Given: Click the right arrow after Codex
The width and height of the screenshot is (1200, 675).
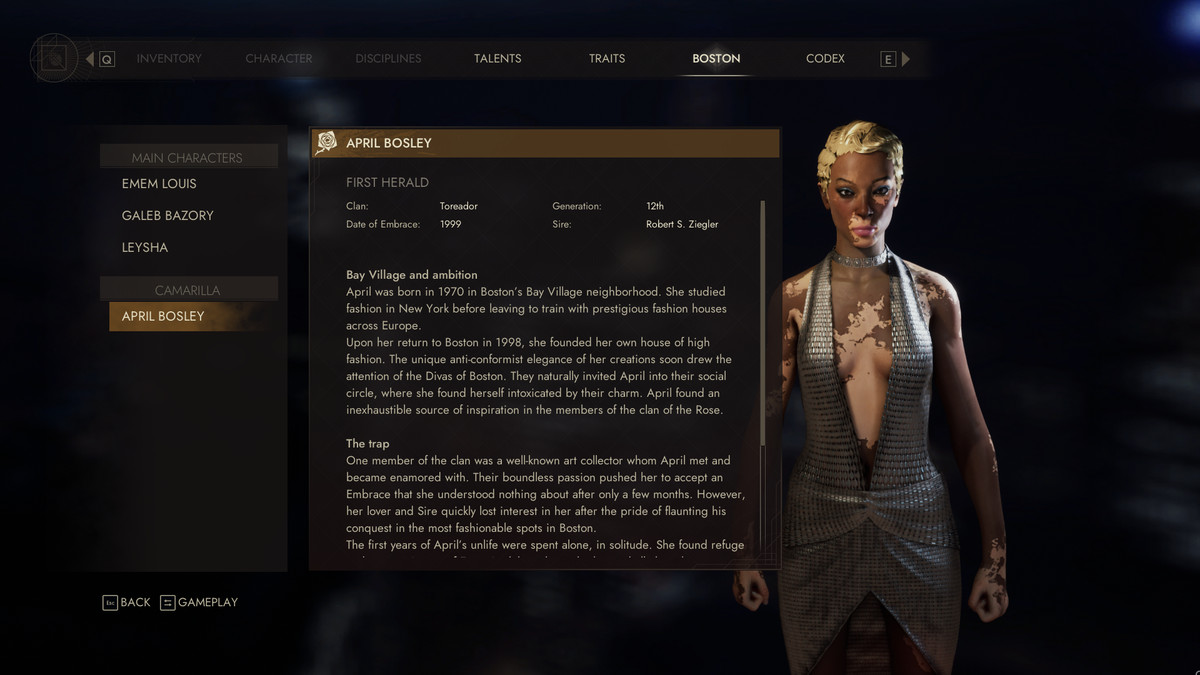Looking at the screenshot, I should click(906, 59).
